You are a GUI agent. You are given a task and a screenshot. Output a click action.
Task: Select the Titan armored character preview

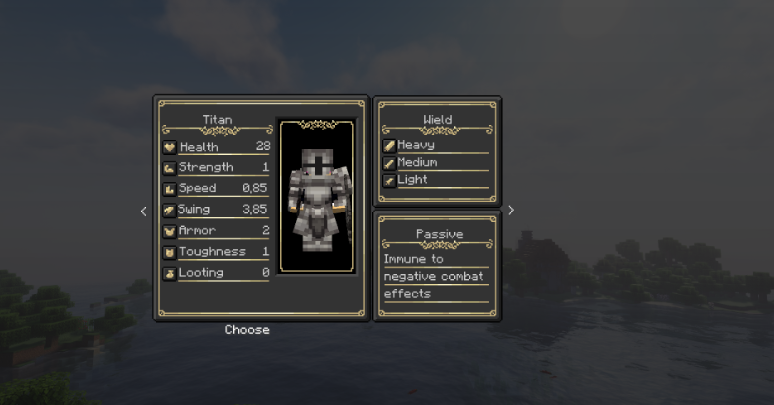point(320,197)
